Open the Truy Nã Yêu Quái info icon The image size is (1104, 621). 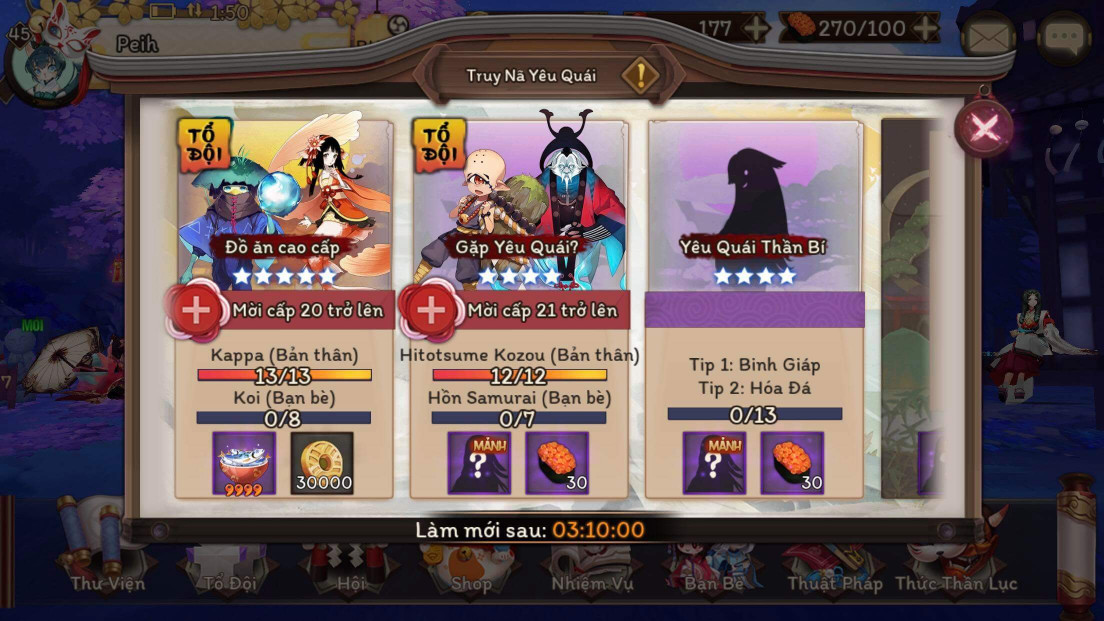coord(640,75)
